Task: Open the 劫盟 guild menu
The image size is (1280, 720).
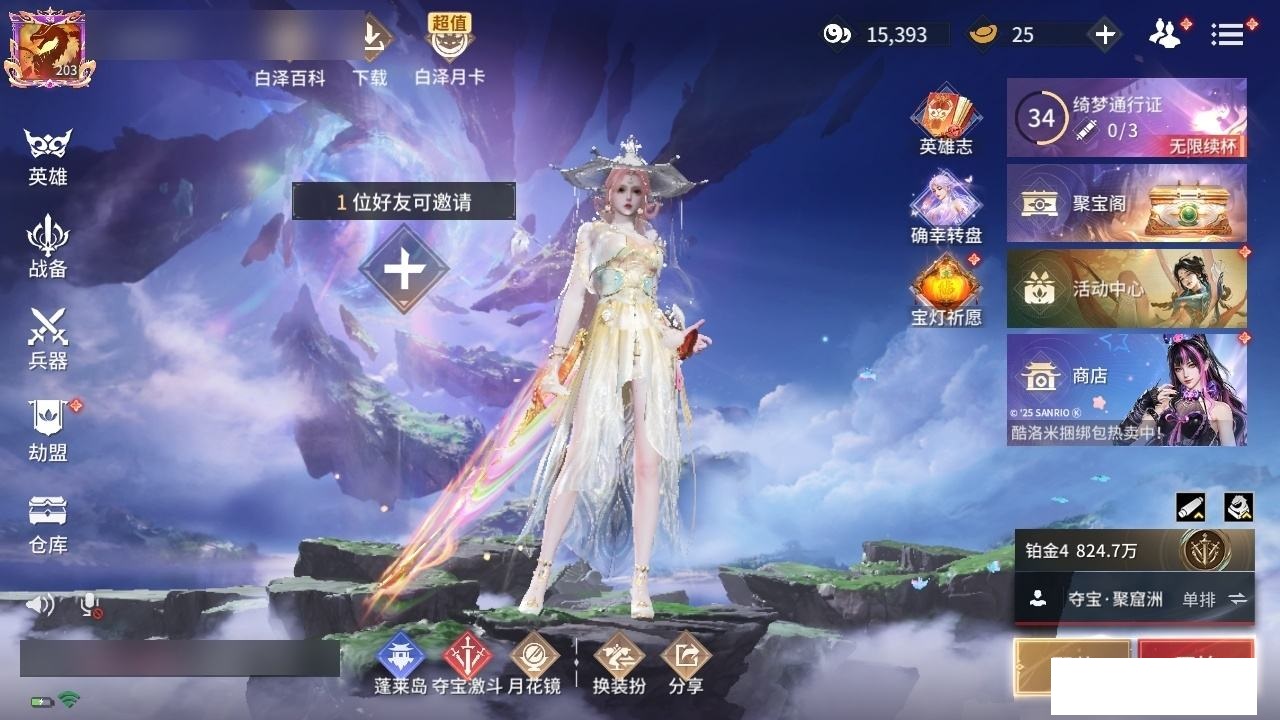Action: 48,430
